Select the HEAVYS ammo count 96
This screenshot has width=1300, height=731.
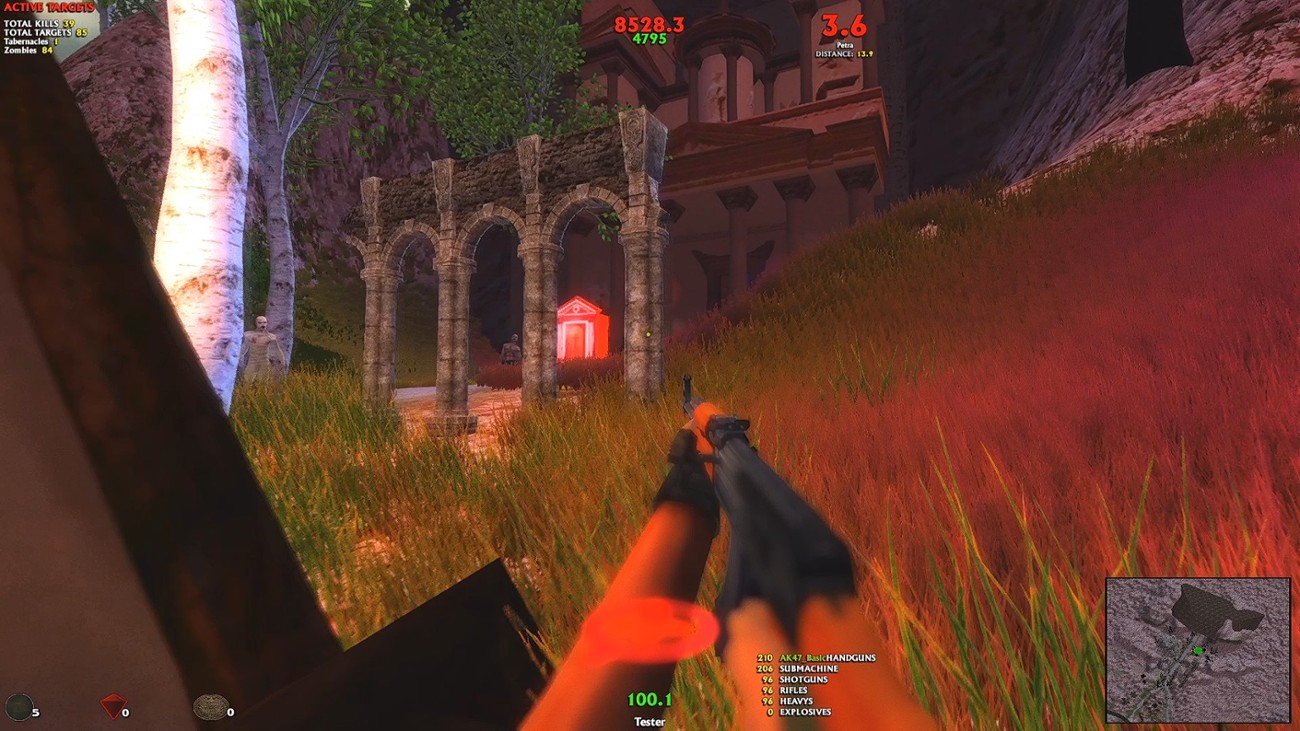[766, 700]
